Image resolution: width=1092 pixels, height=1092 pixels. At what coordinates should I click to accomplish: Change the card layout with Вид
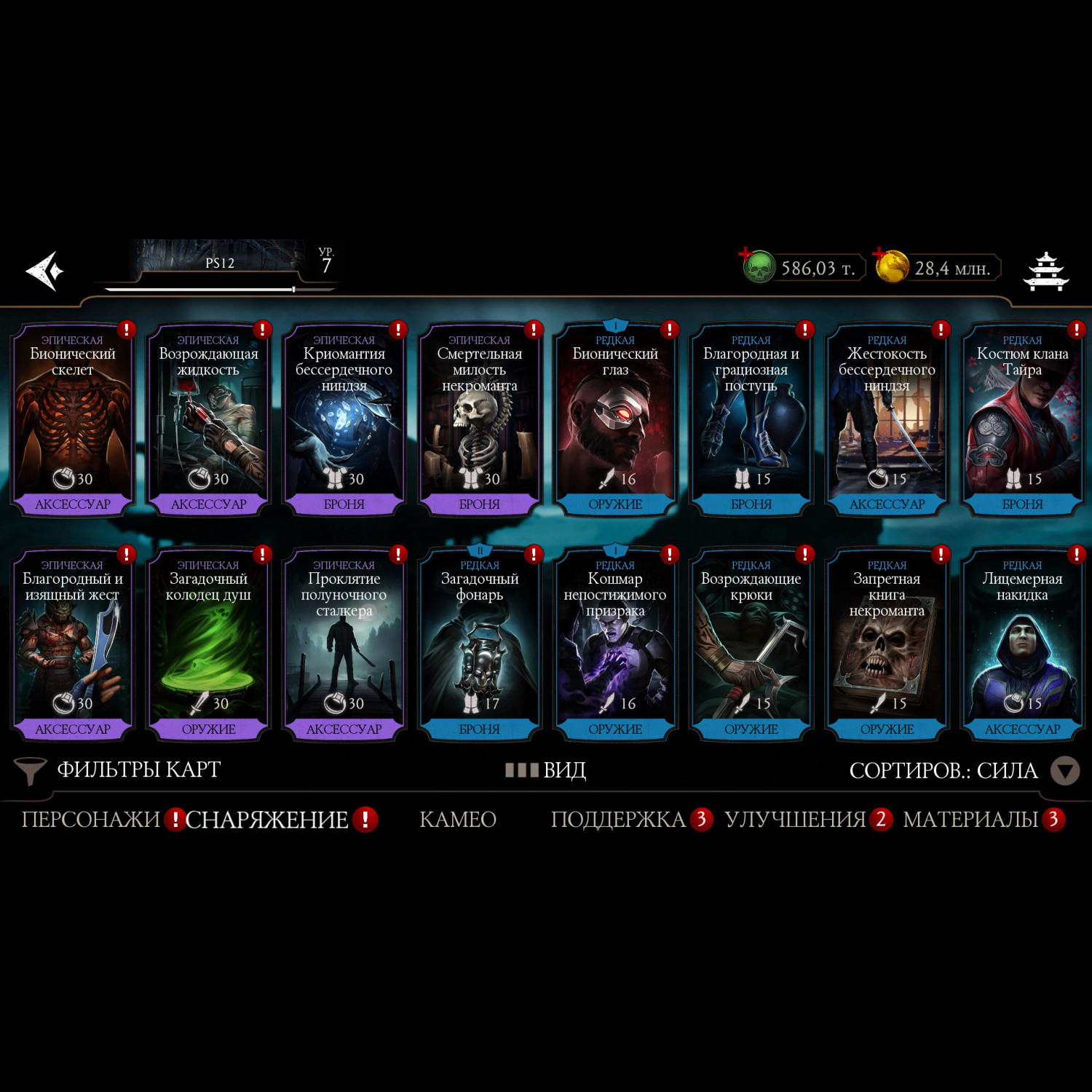(546, 770)
